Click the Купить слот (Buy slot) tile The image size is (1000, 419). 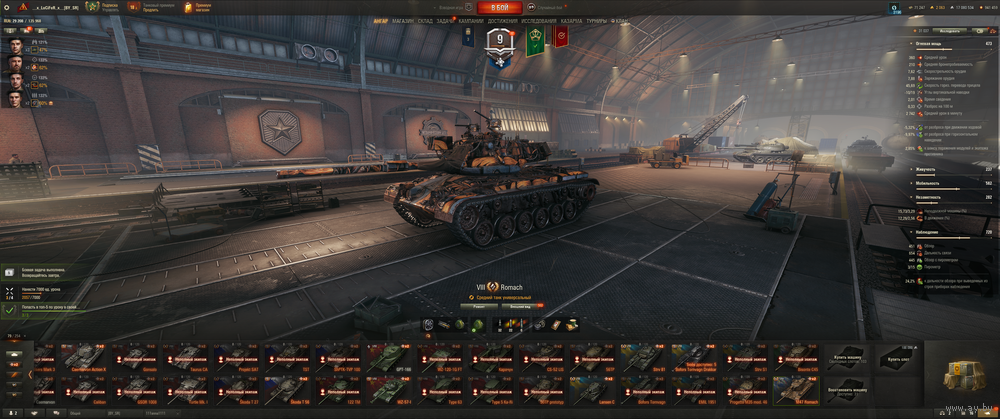[x=900, y=358]
